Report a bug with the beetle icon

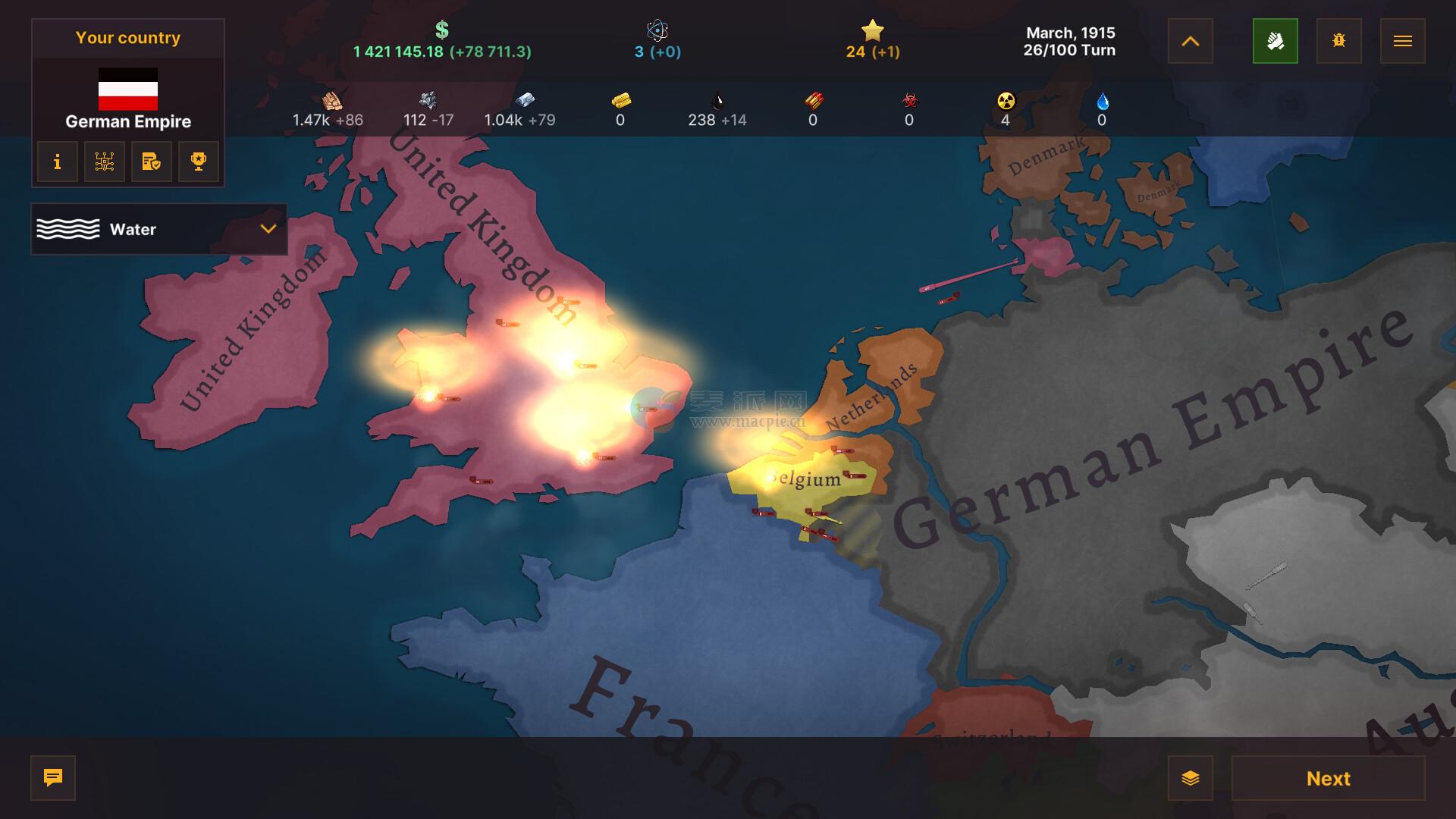pyautogui.click(x=1338, y=41)
